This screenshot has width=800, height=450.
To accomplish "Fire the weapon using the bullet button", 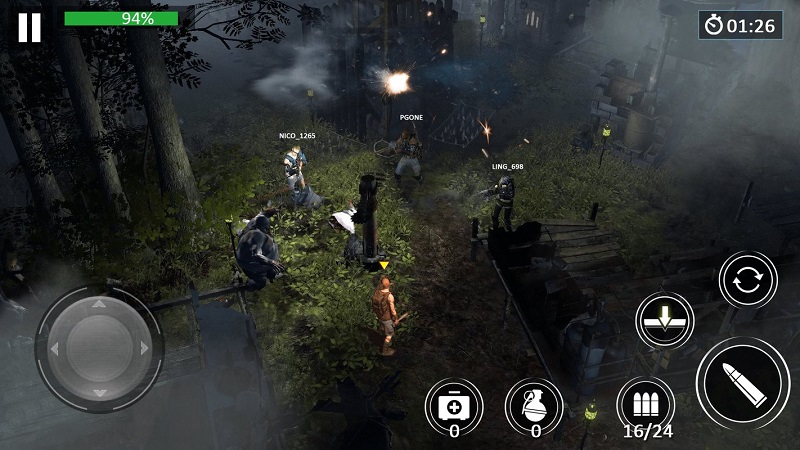I will click(742, 382).
